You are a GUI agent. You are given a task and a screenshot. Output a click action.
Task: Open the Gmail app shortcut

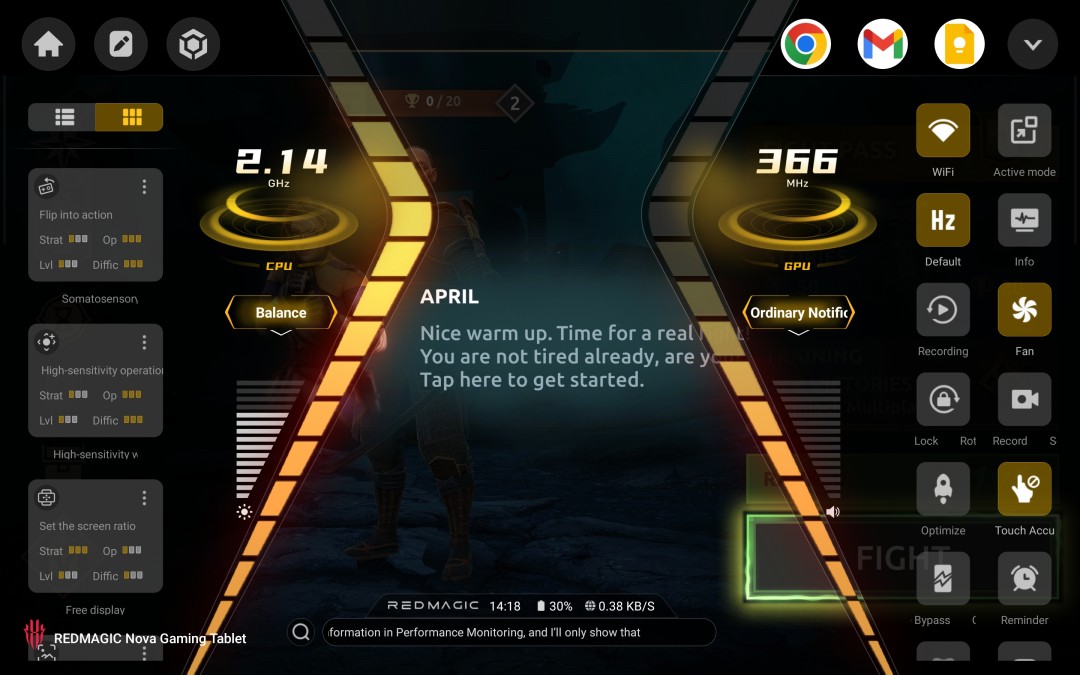point(882,45)
